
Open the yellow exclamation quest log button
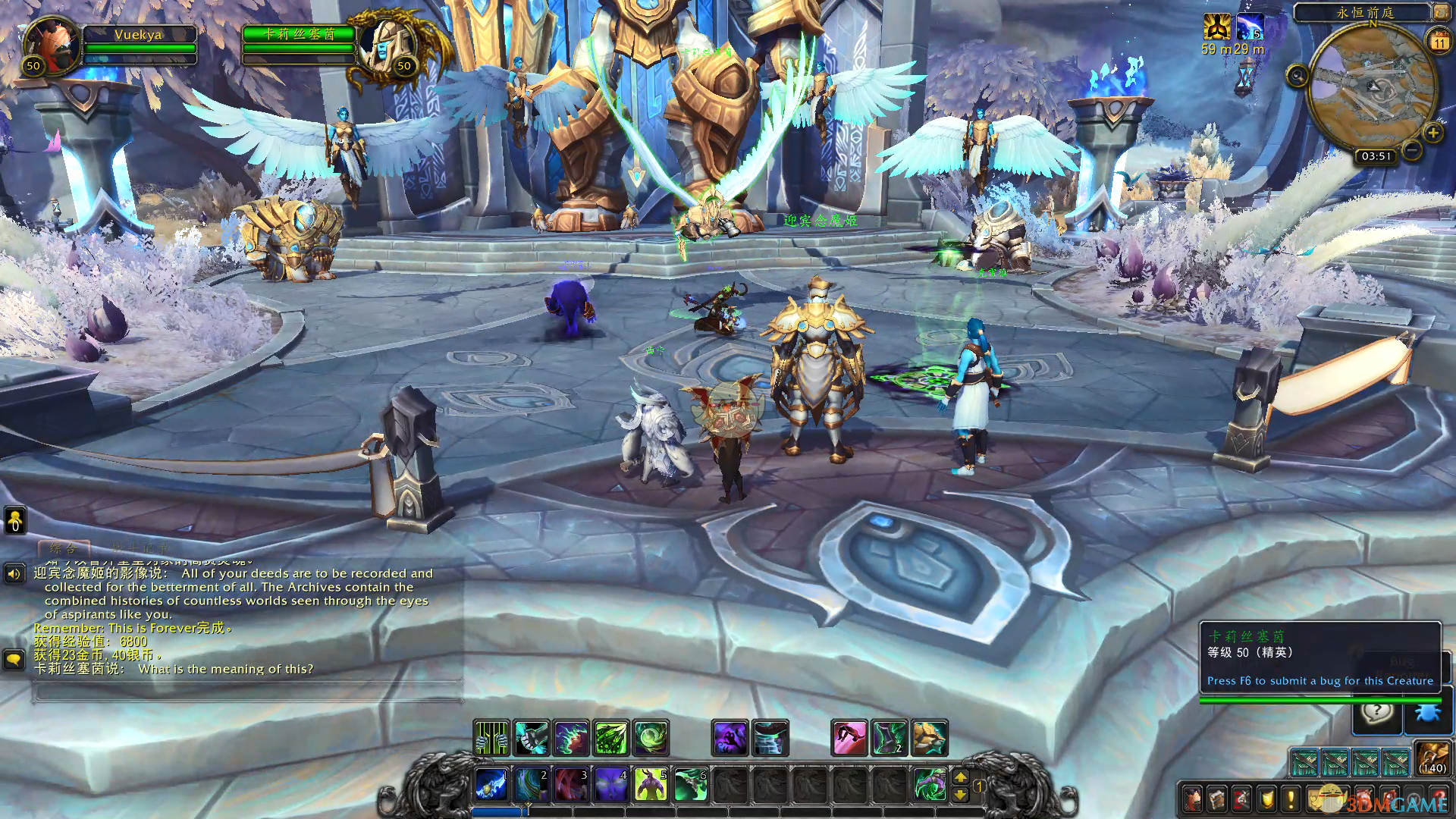[1291, 799]
